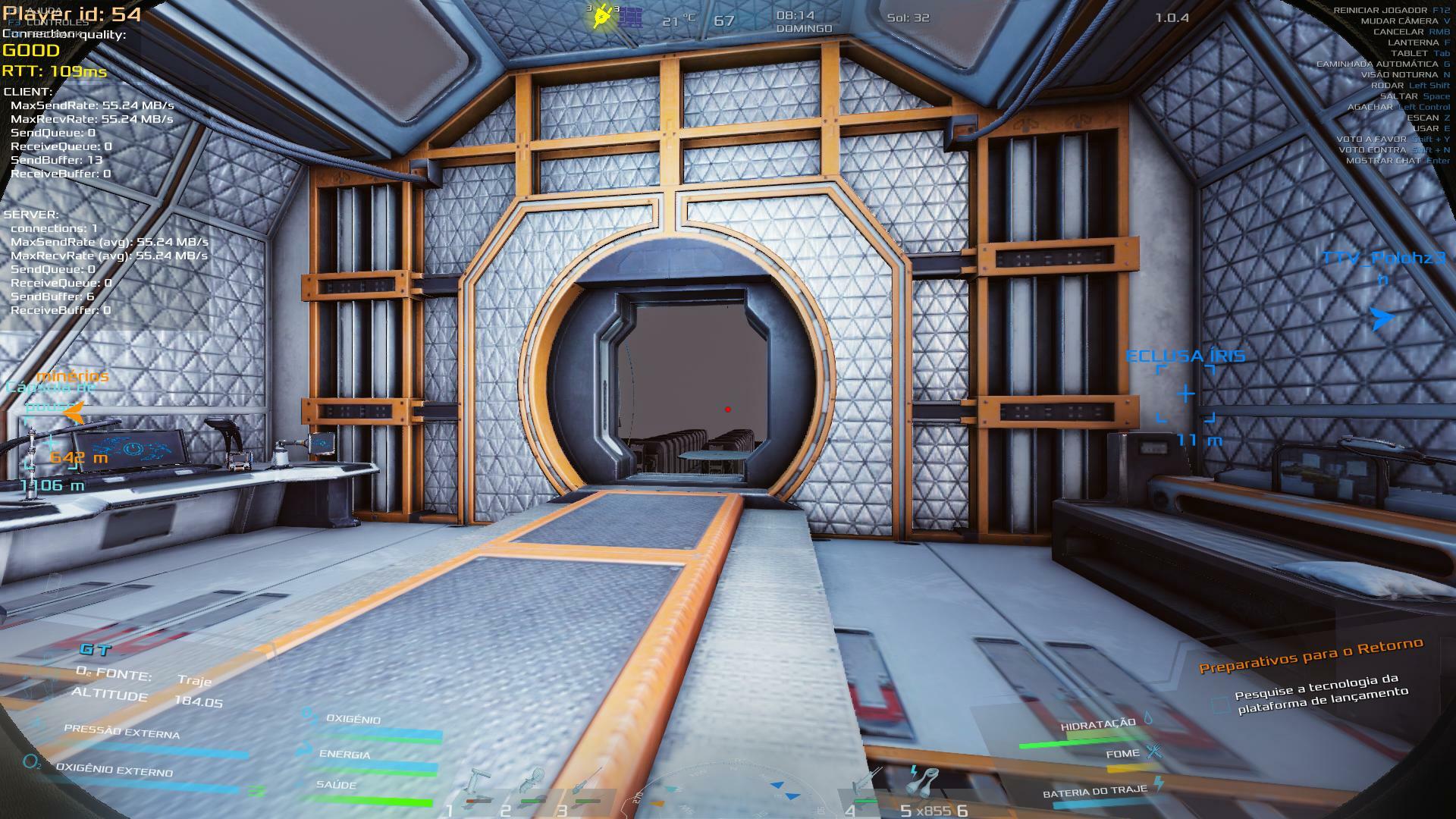Viewport: 1456px width, 819px height.
Task: Select the power cable item in slot 5
Action: pyautogui.click(x=924, y=781)
